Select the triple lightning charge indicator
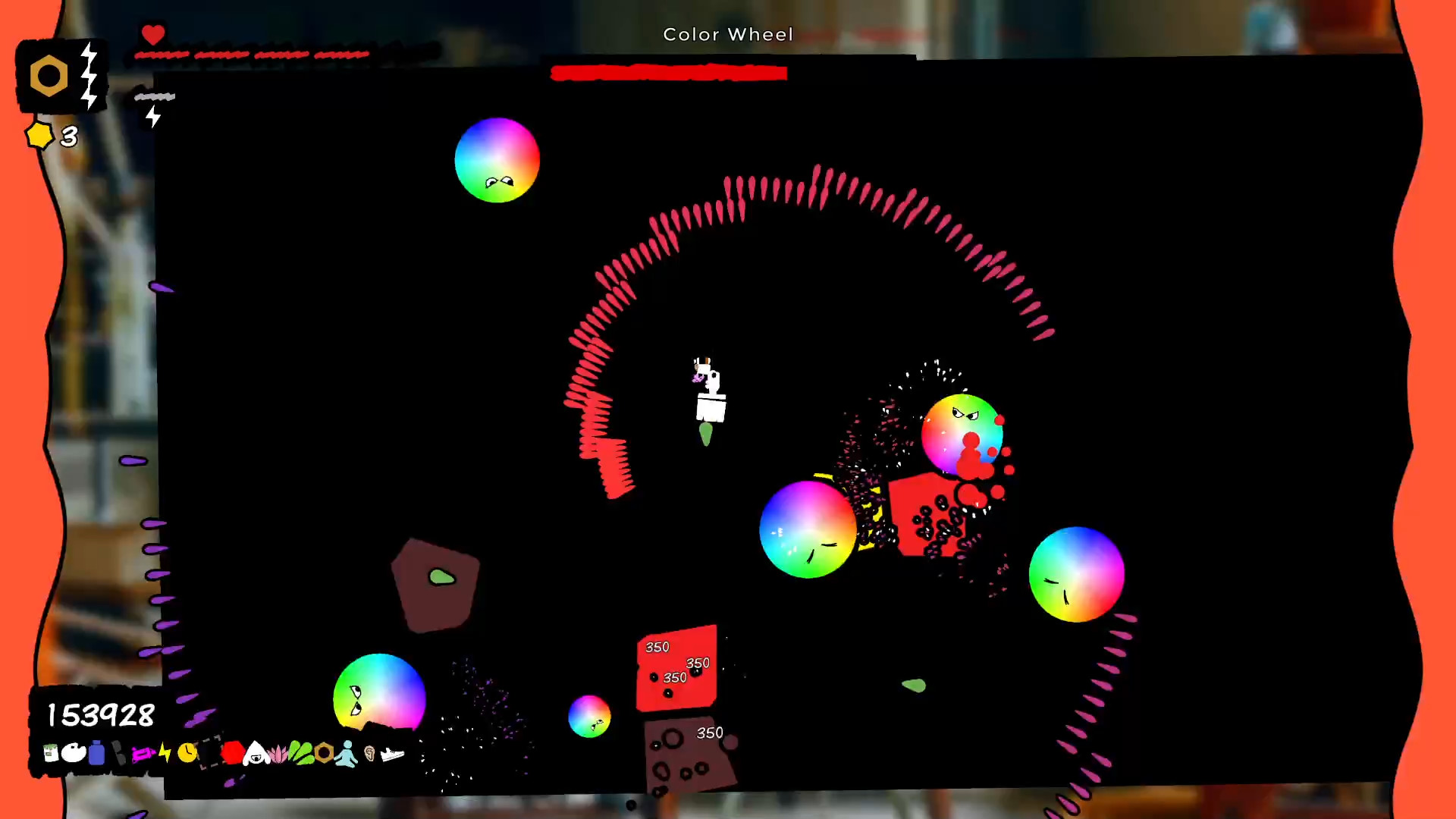This screenshot has width=1456, height=819. [89, 74]
